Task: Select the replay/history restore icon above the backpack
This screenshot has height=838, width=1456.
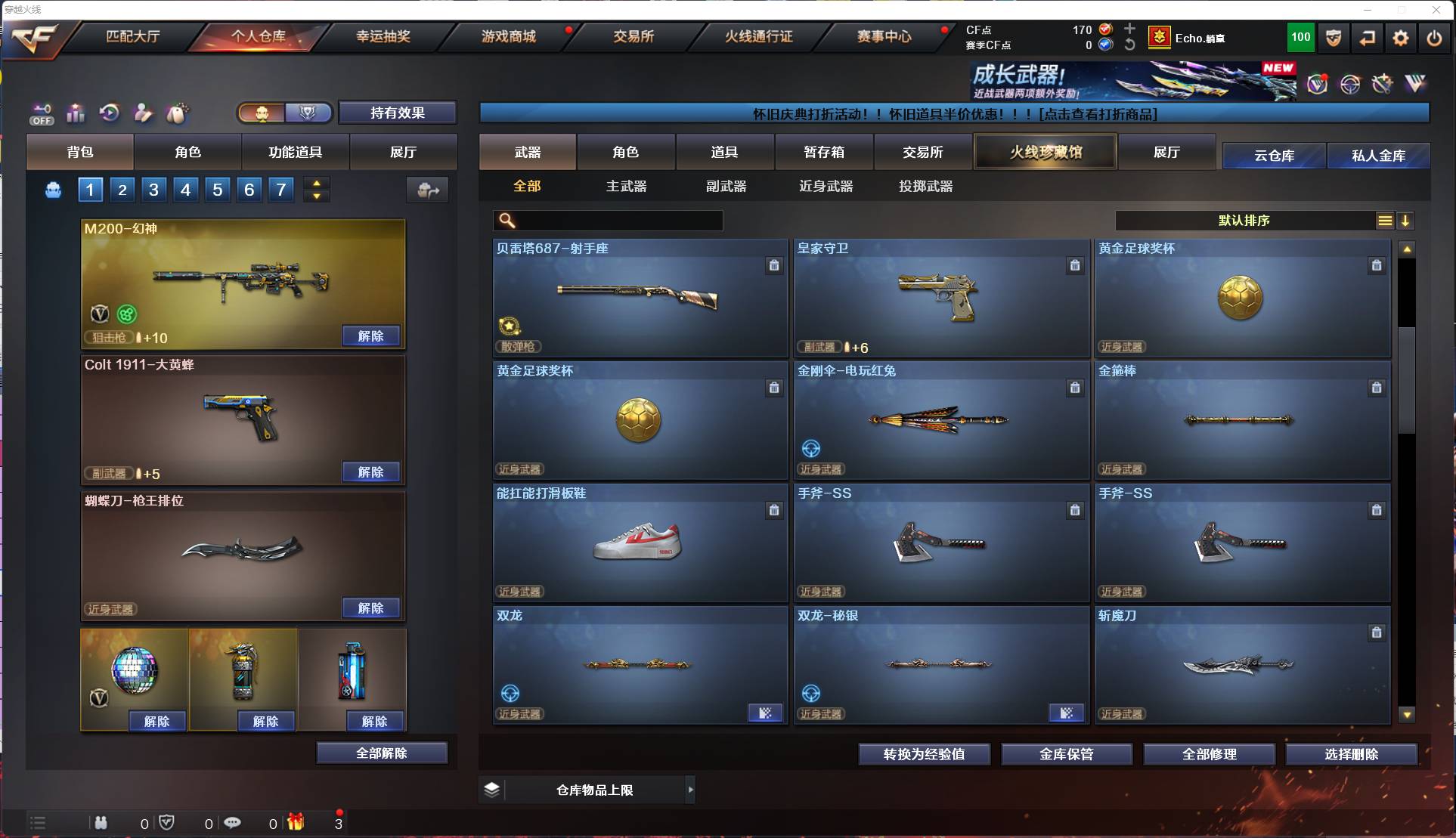Action: (x=110, y=113)
